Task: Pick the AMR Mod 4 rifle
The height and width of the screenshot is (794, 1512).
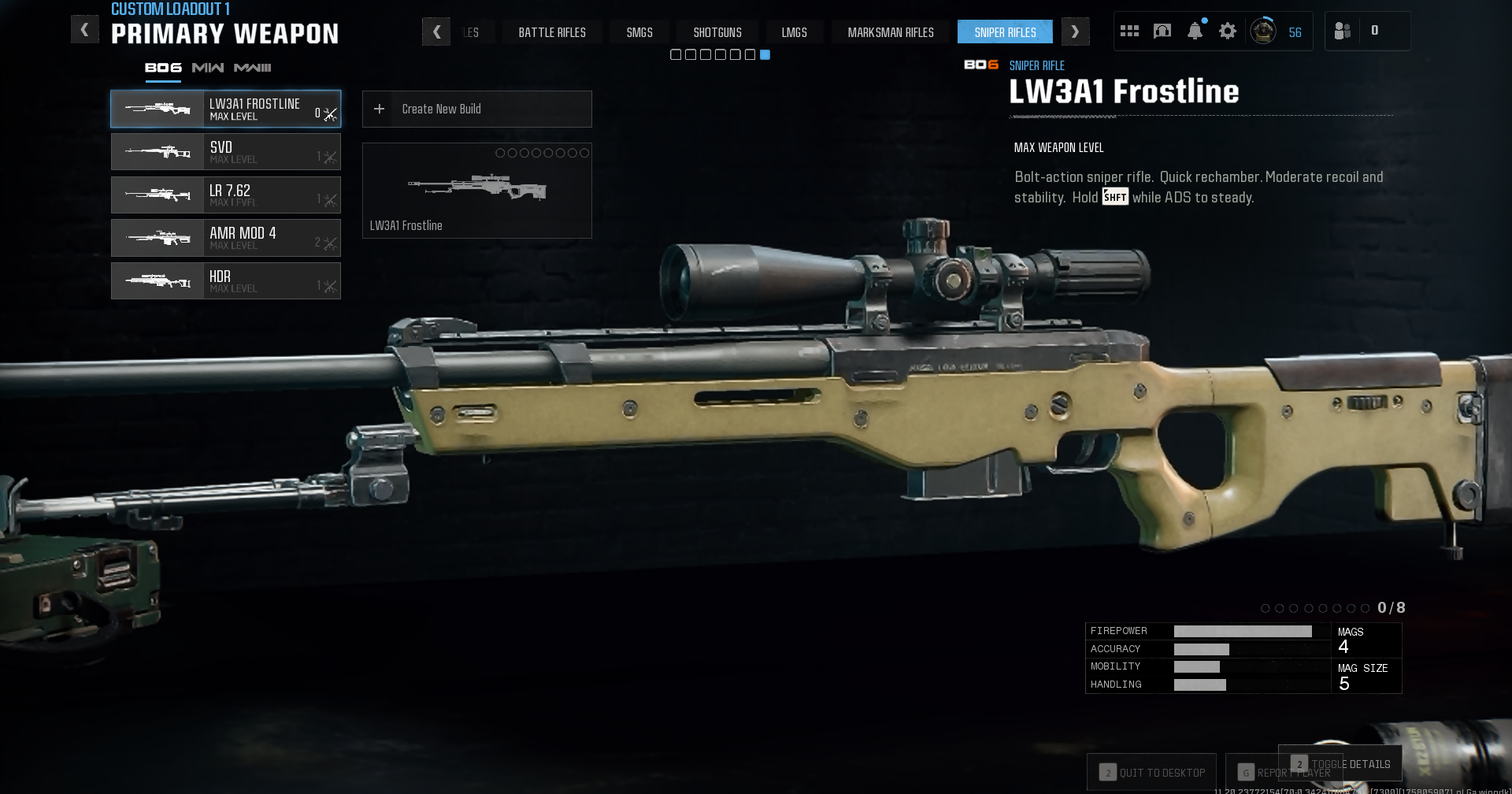Action: point(225,238)
